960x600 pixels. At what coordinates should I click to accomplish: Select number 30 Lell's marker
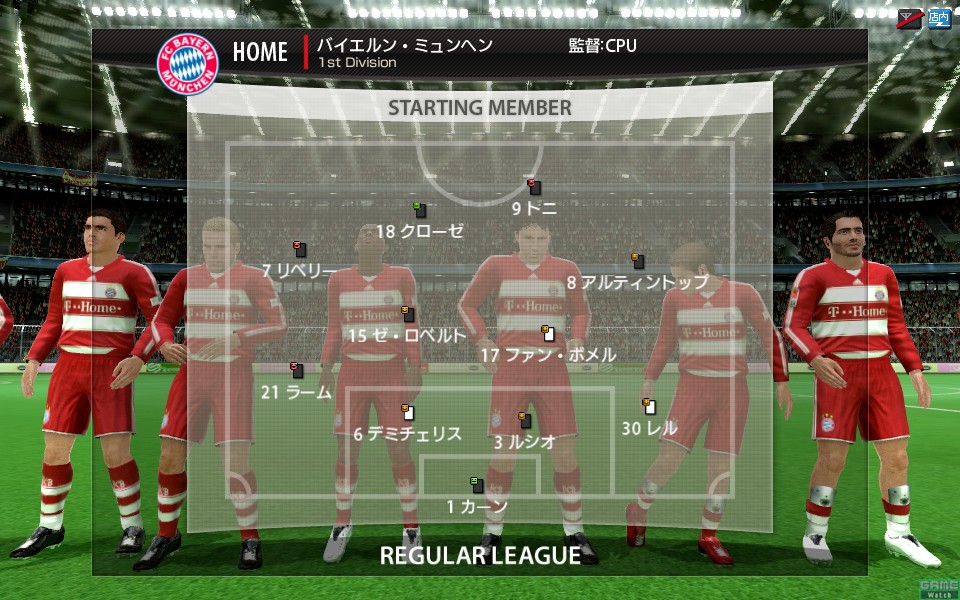tap(649, 407)
